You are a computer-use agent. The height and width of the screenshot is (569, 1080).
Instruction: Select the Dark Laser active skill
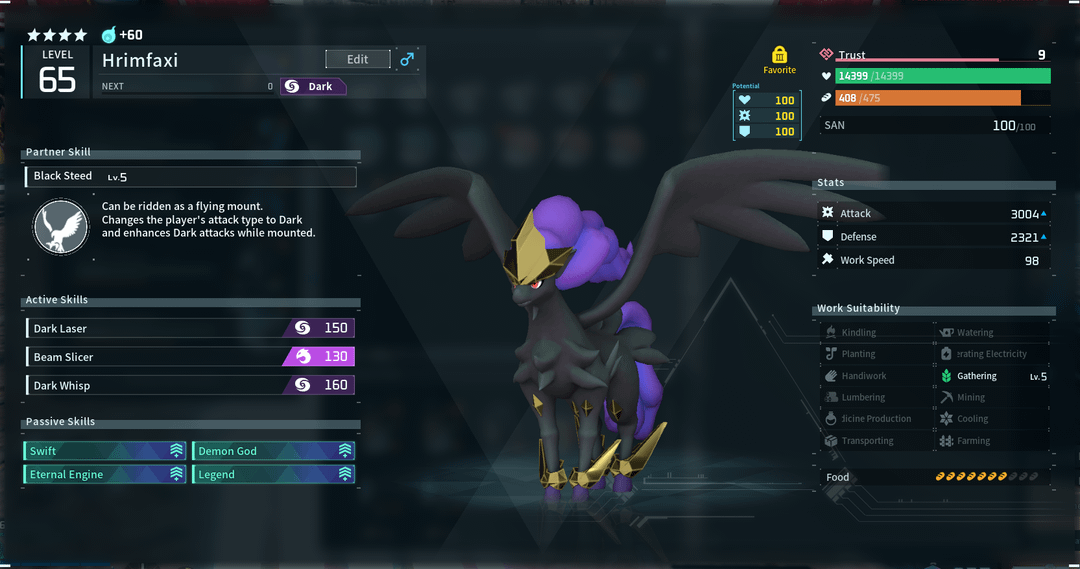pyautogui.click(x=190, y=328)
